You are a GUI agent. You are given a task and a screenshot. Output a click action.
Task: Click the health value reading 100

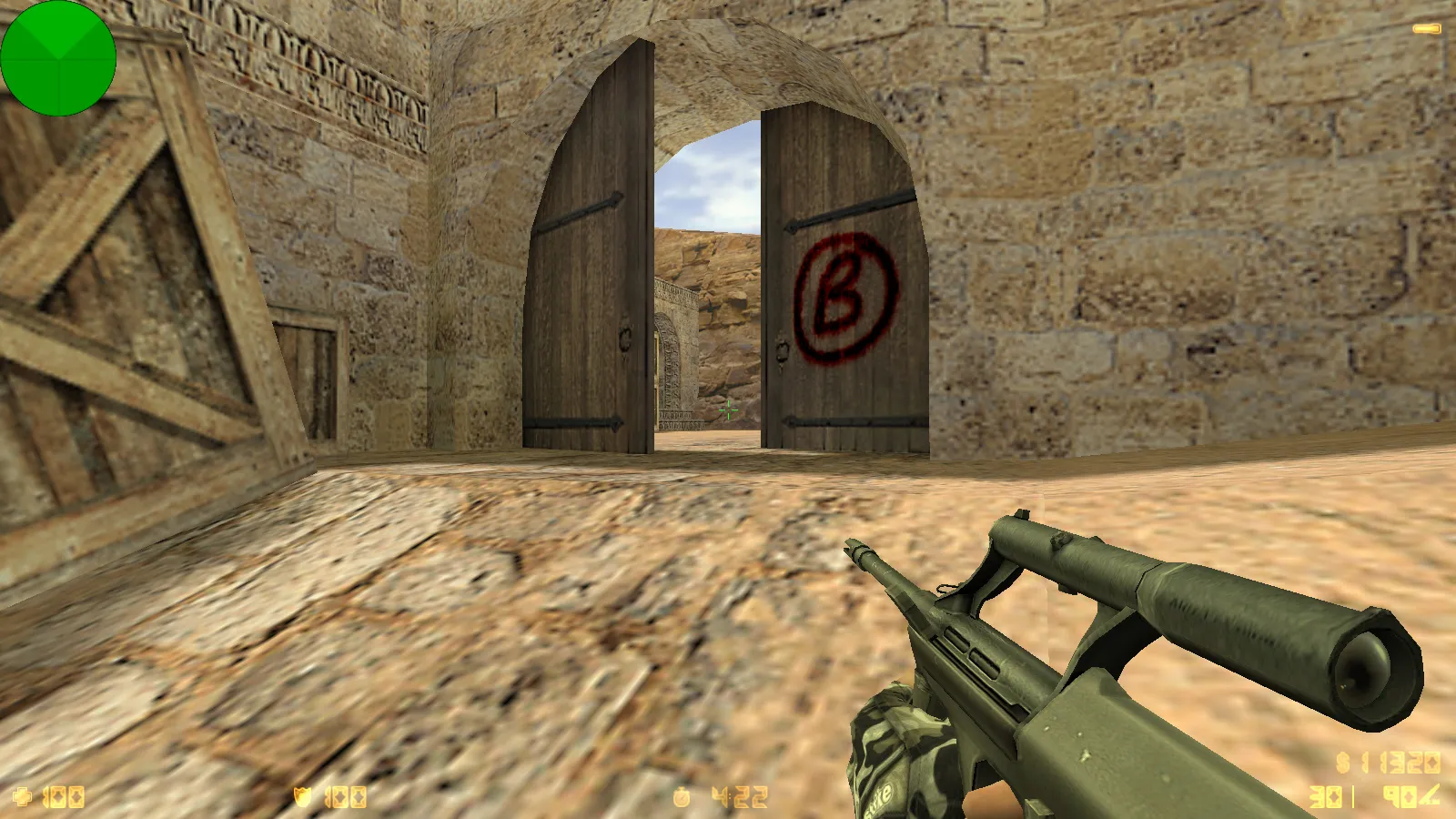click(64, 797)
